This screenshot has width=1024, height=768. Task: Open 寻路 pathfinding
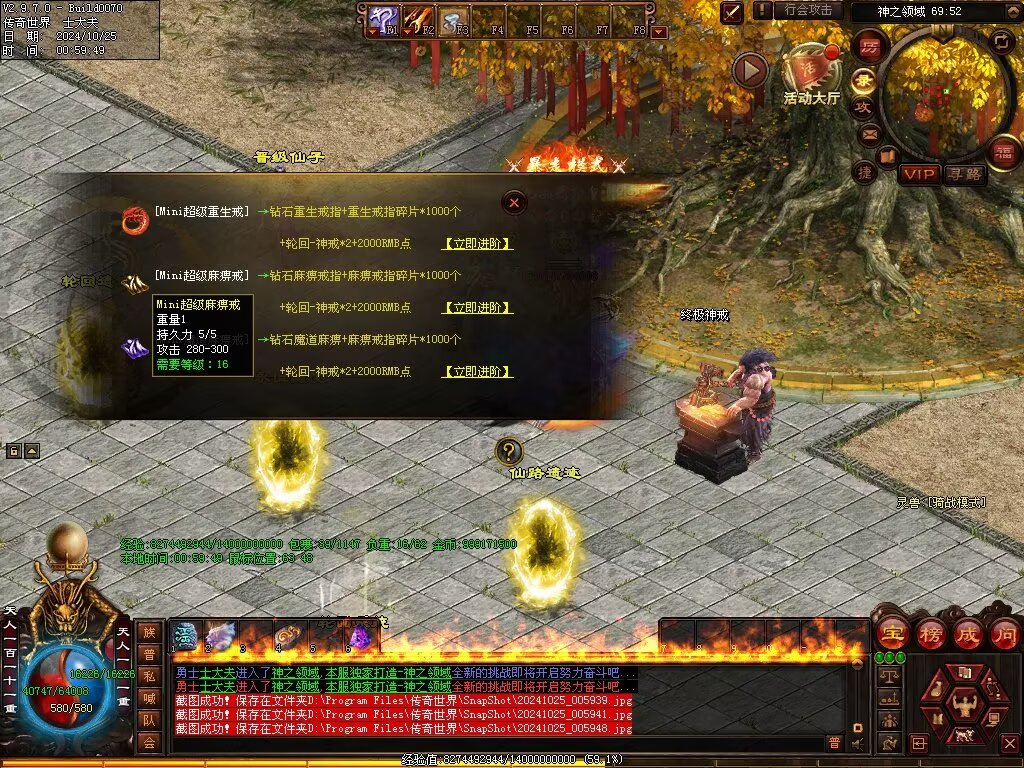click(965, 174)
